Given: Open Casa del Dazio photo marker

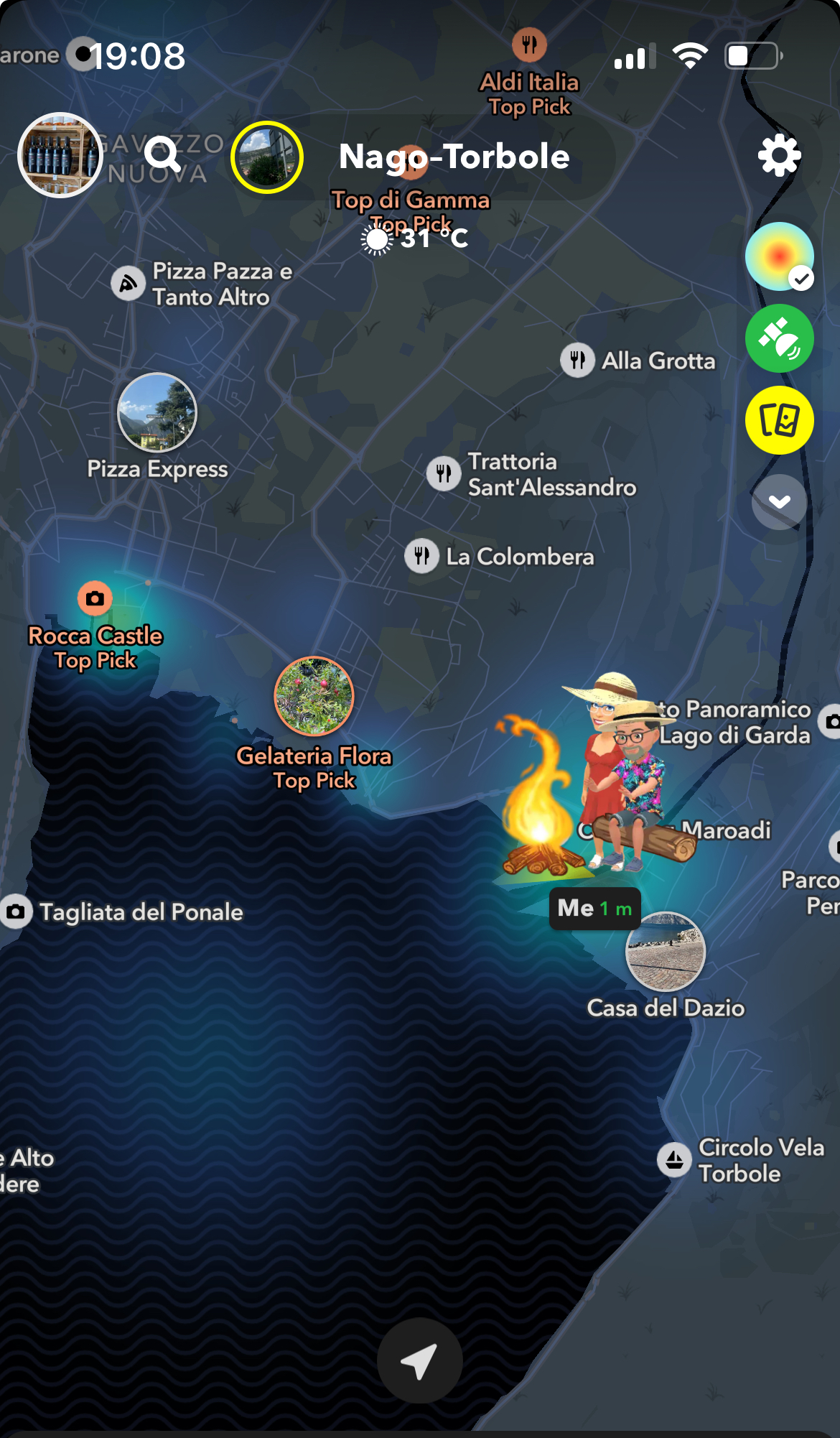Looking at the screenshot, I should point(666,952).
